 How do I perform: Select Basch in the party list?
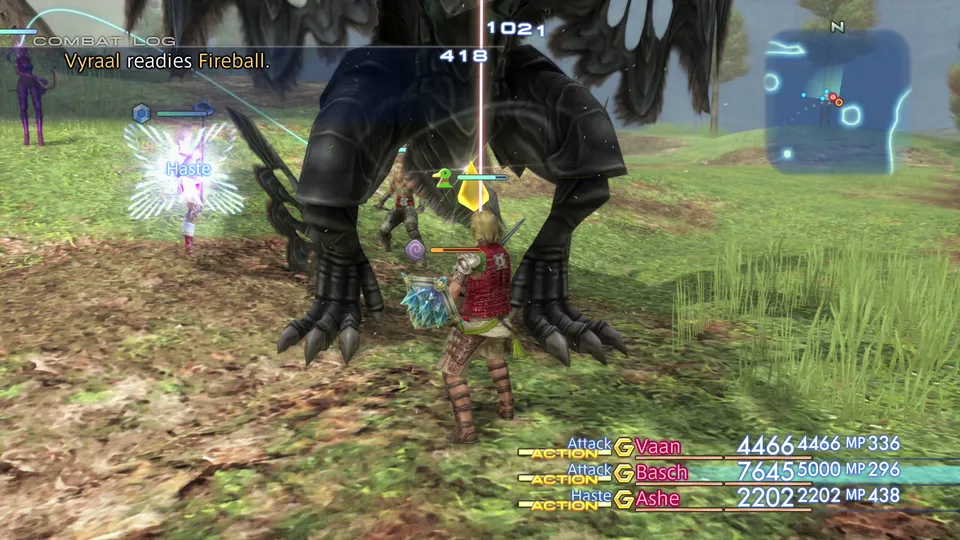(x=661, y=472)
